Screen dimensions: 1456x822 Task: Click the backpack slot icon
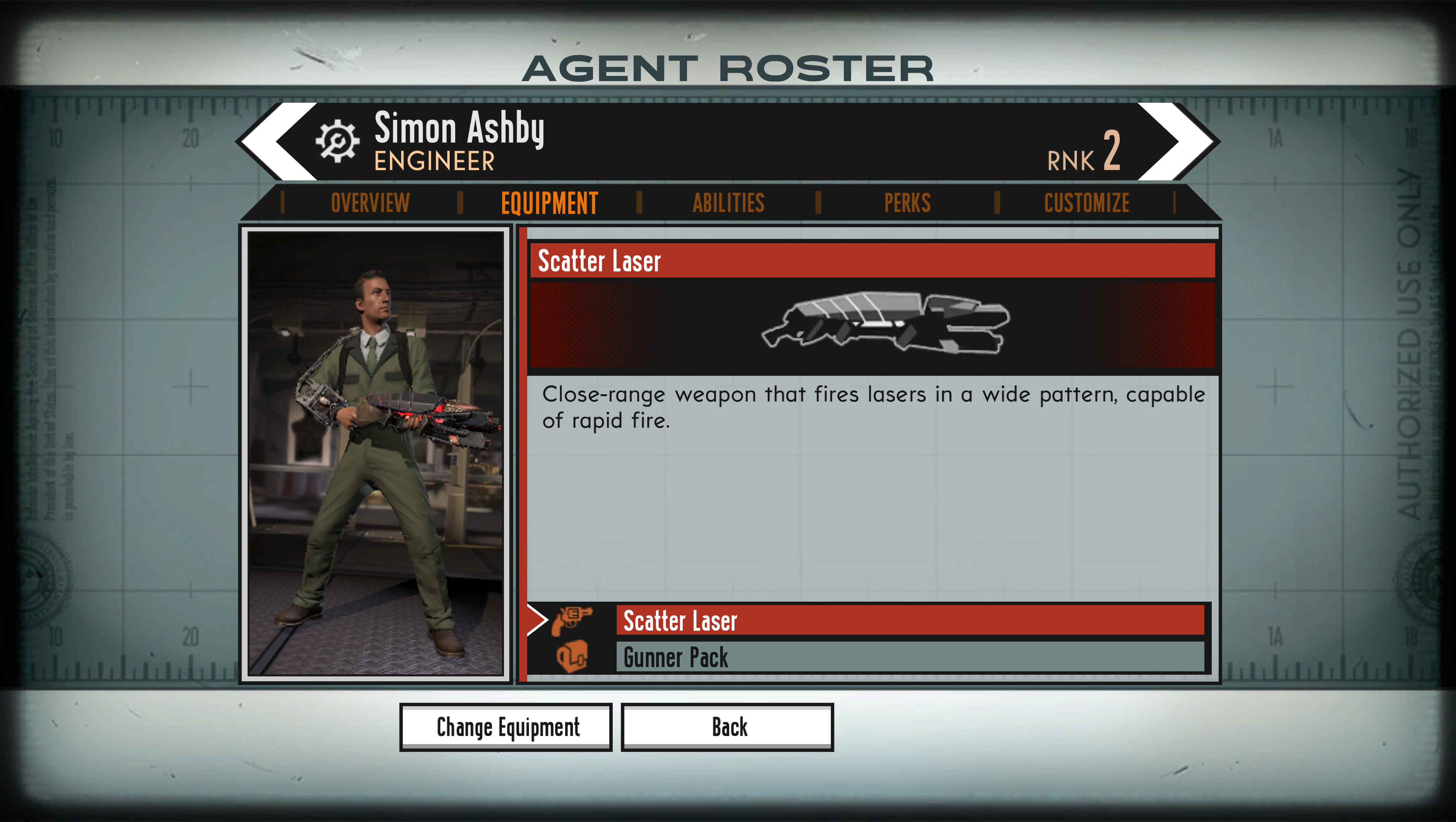click(x=572, y=657)
